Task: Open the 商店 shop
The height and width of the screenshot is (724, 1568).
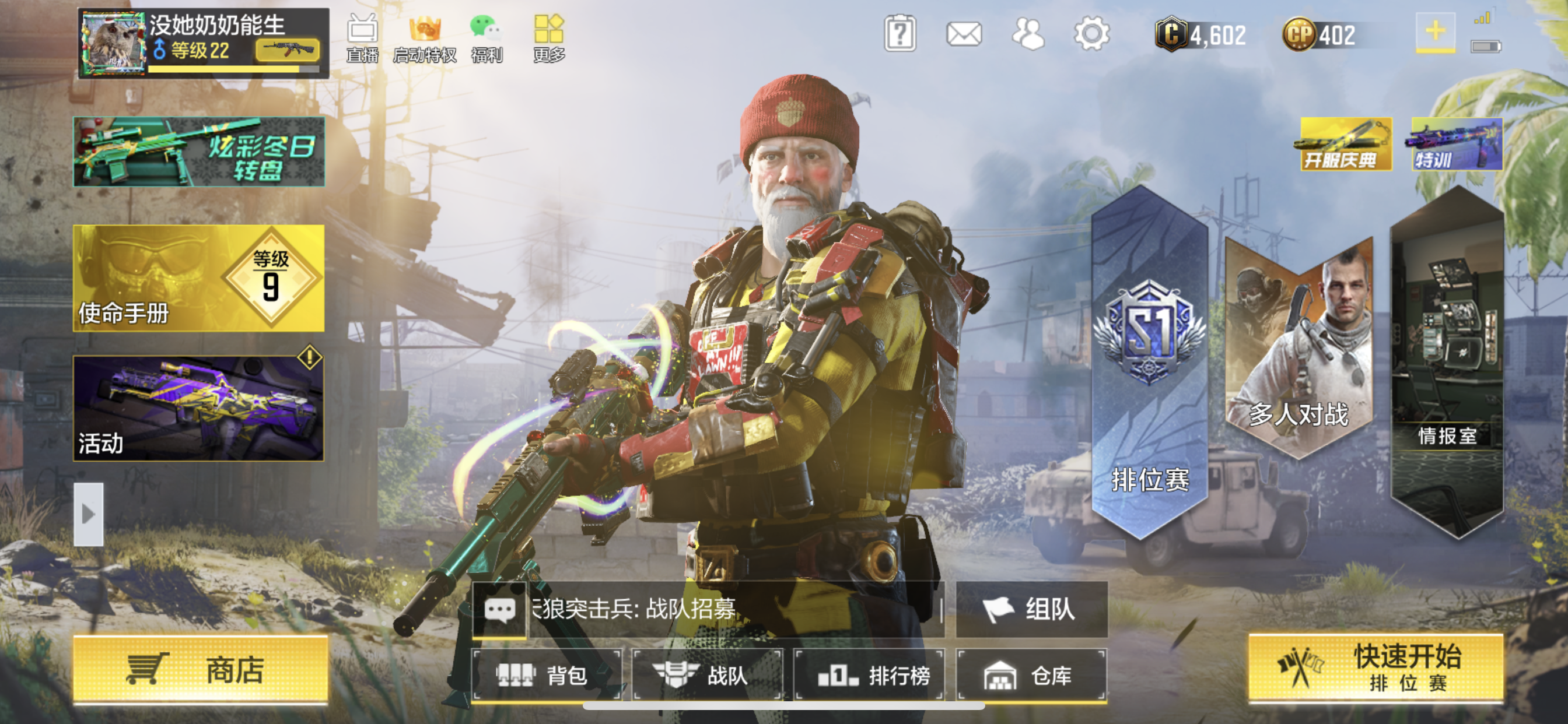Action: pyautogui.click(x=199, y=670)
